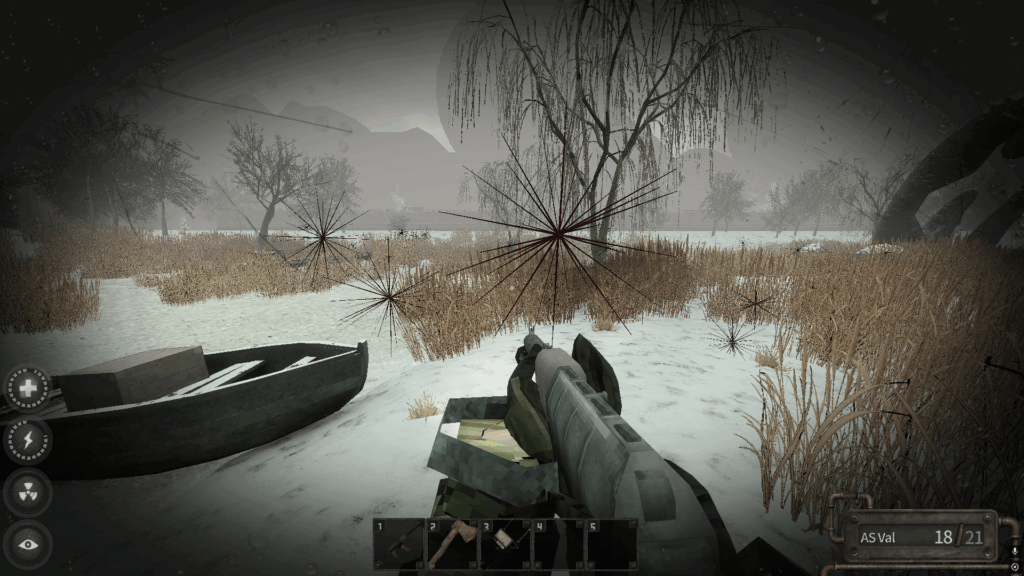Choose the lantern item in slot 3

505,544
